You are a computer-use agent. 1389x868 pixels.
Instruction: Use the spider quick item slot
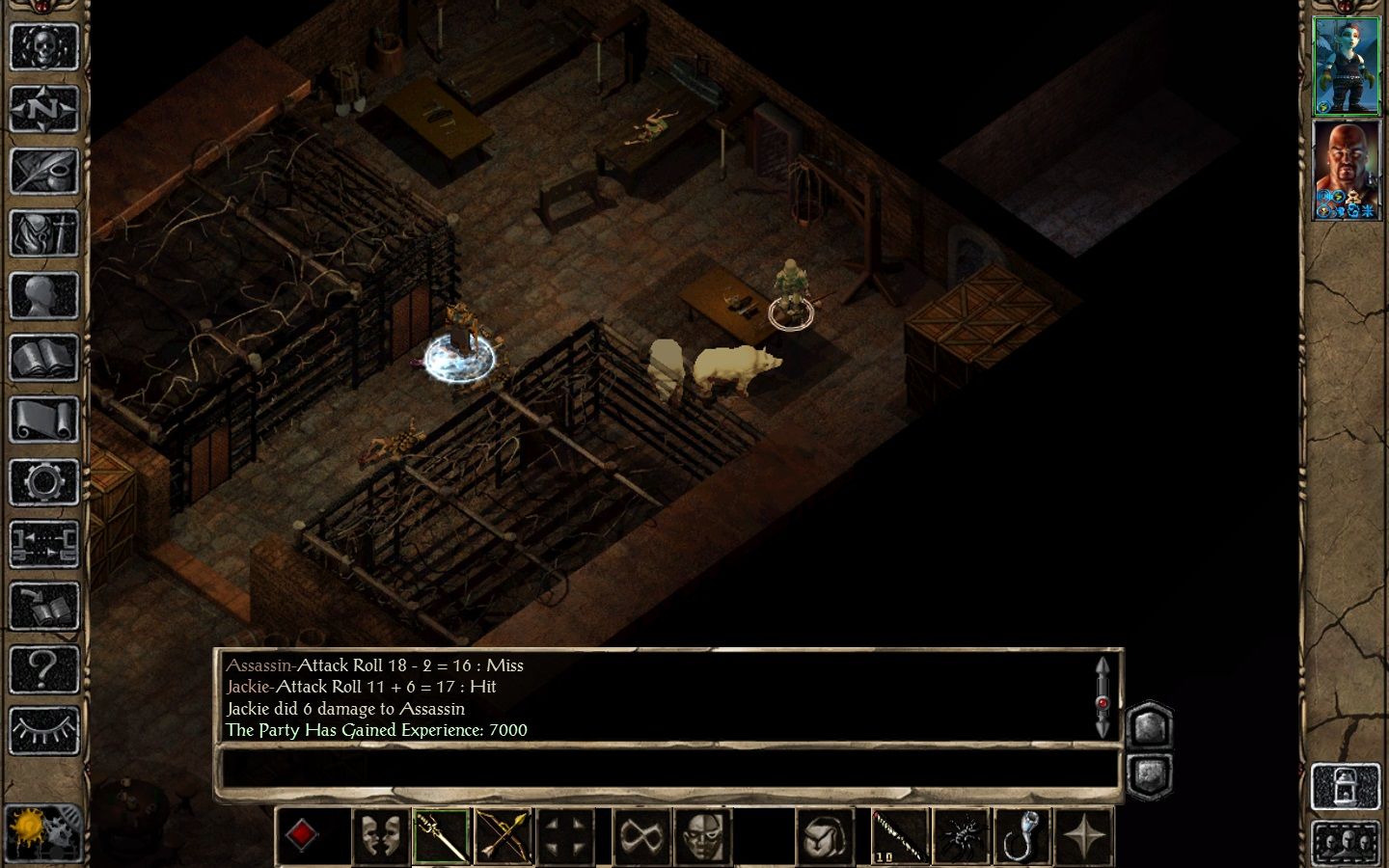pos(961,835)
